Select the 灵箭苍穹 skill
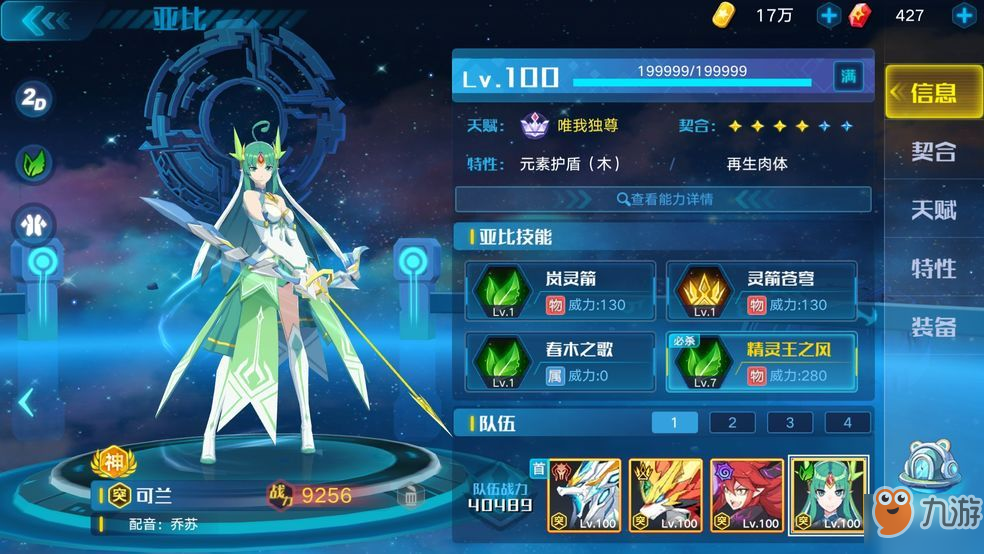 761,290
